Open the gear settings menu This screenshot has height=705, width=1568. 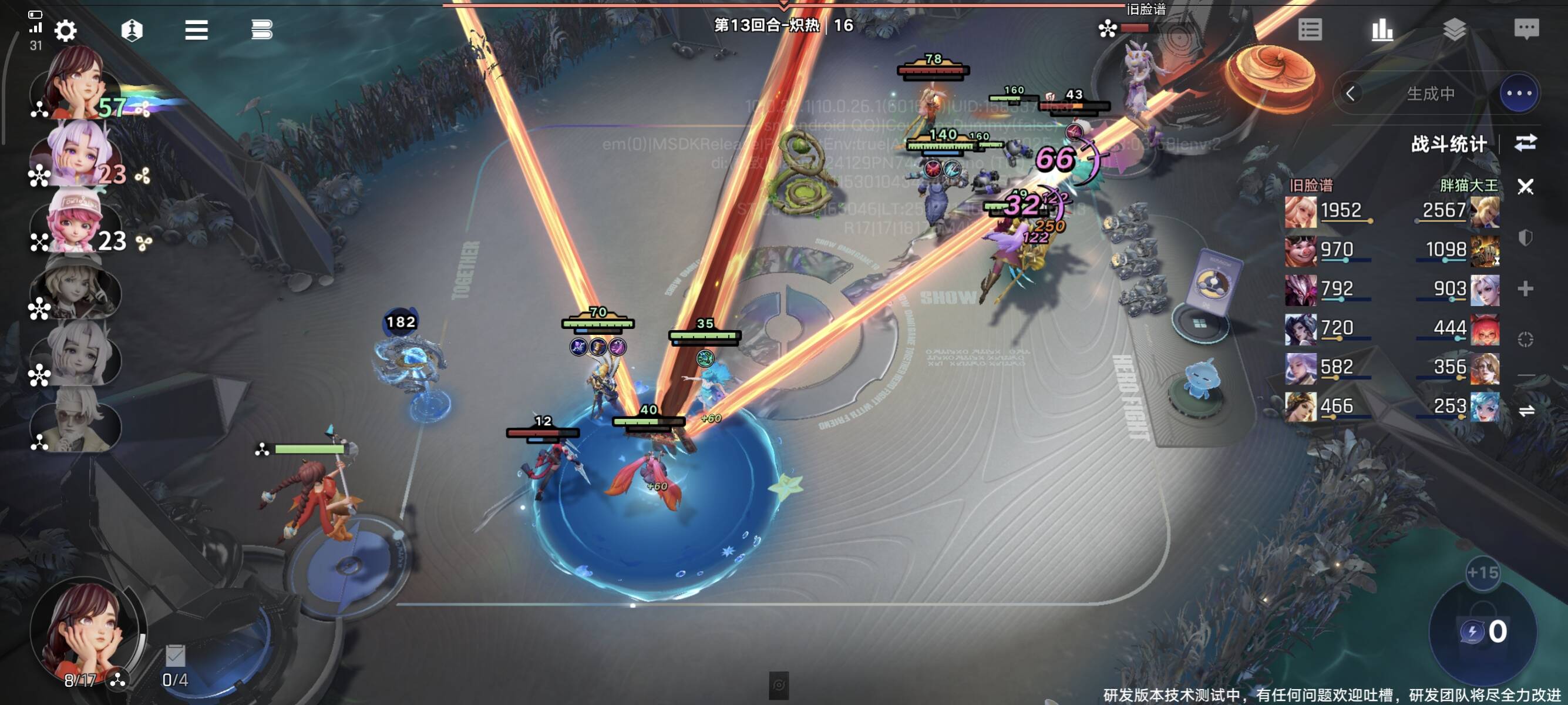pos(65,30)
